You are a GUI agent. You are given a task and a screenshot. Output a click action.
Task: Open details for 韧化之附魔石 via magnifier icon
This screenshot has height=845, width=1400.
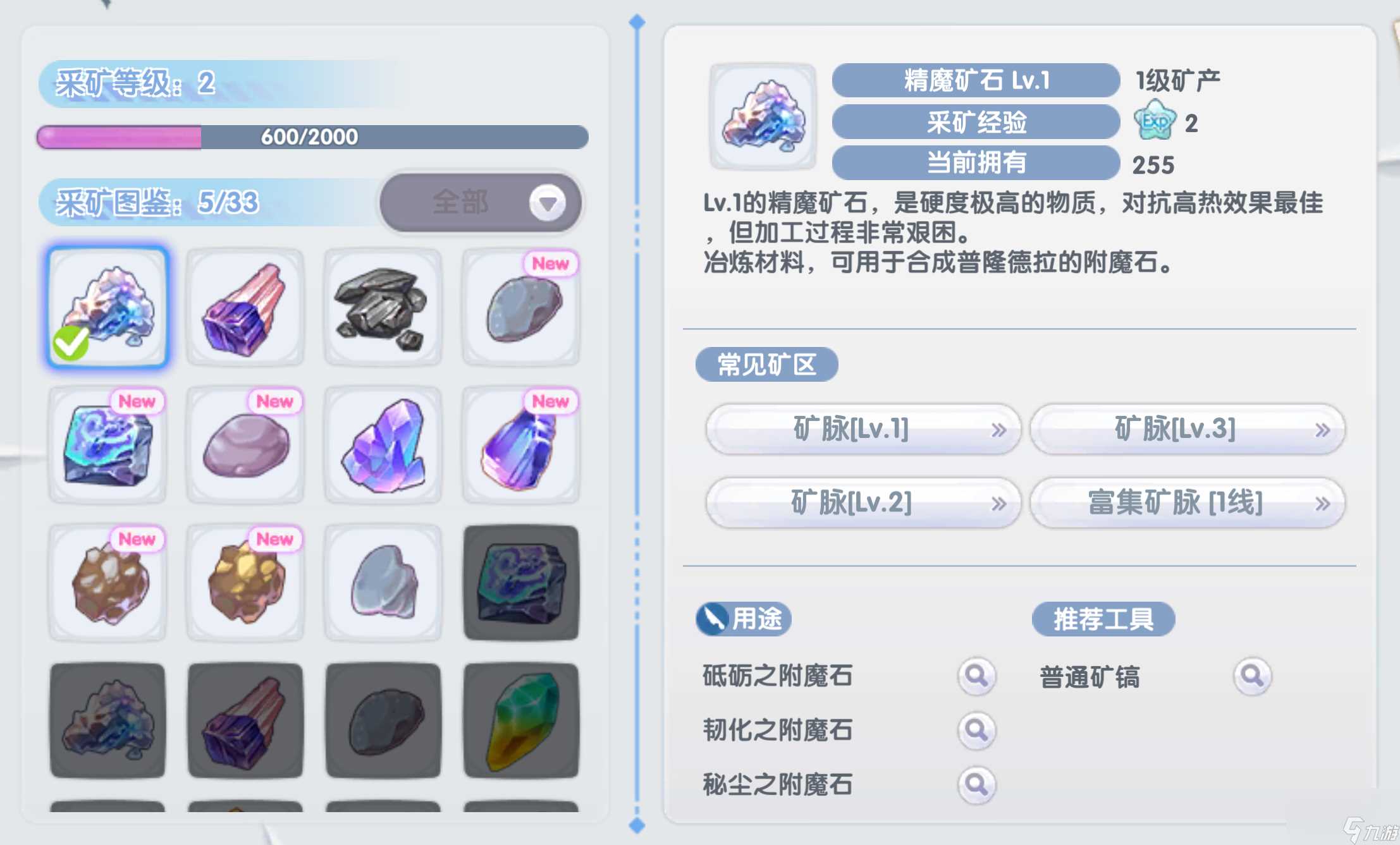click(x=976, y=730)
